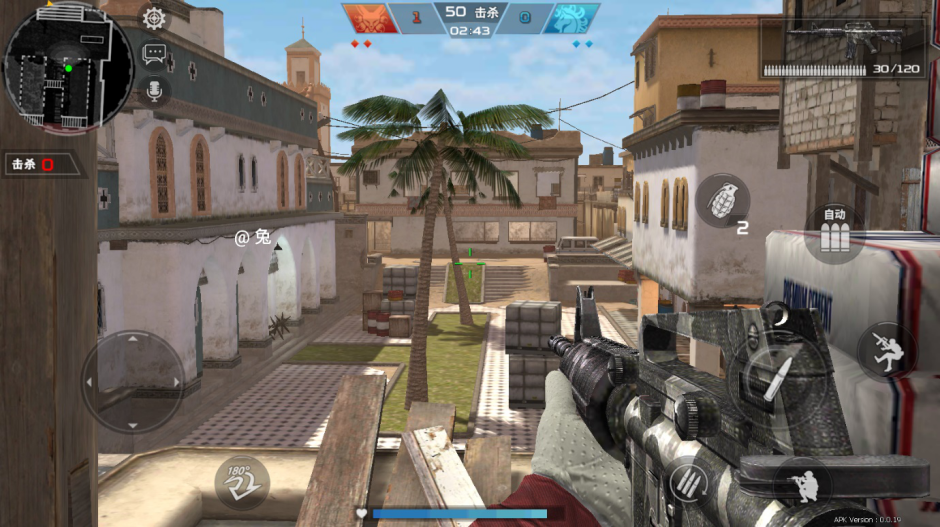
Task: Activate the 180° quick turn button
Action: [241, 483]
